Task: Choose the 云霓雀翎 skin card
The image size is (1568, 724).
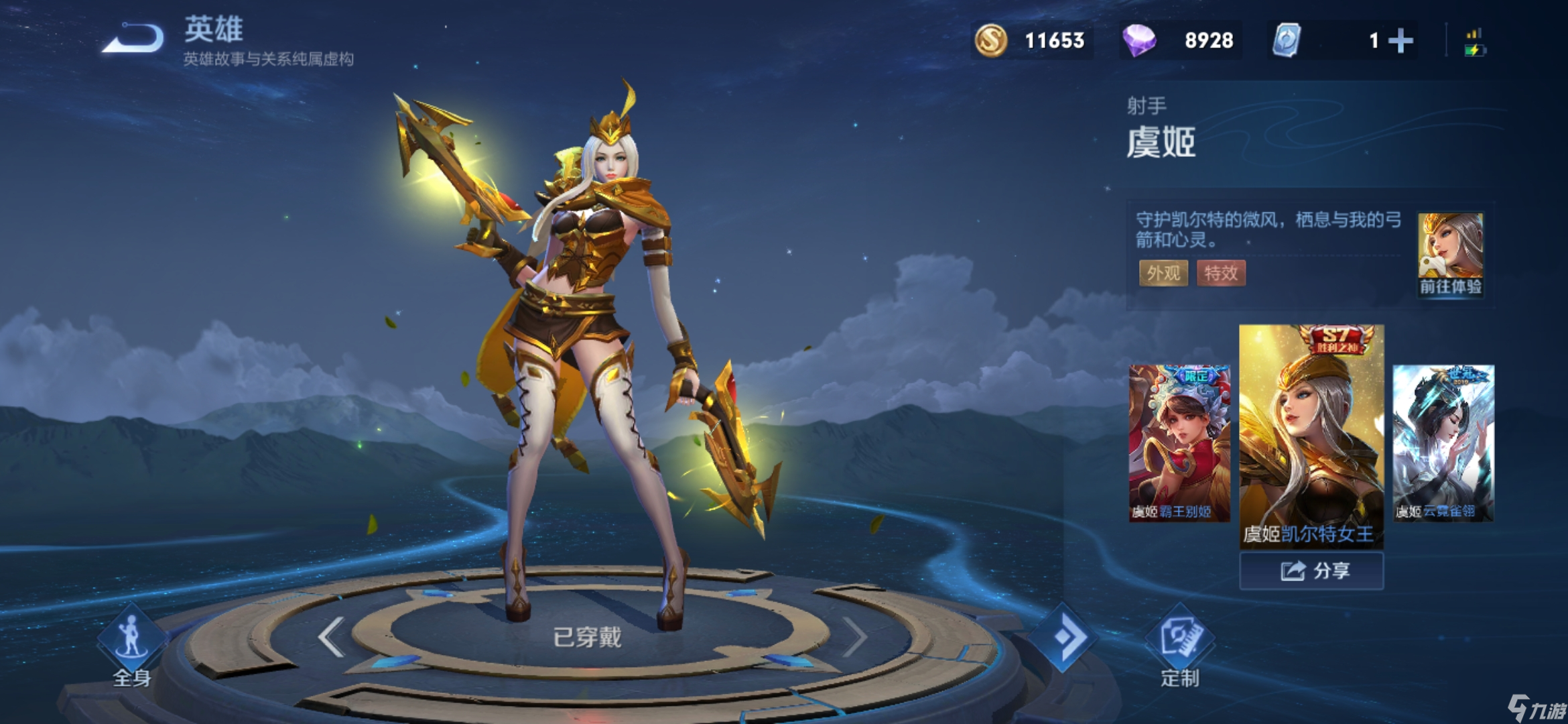Action: click(x=1443, y=442)
